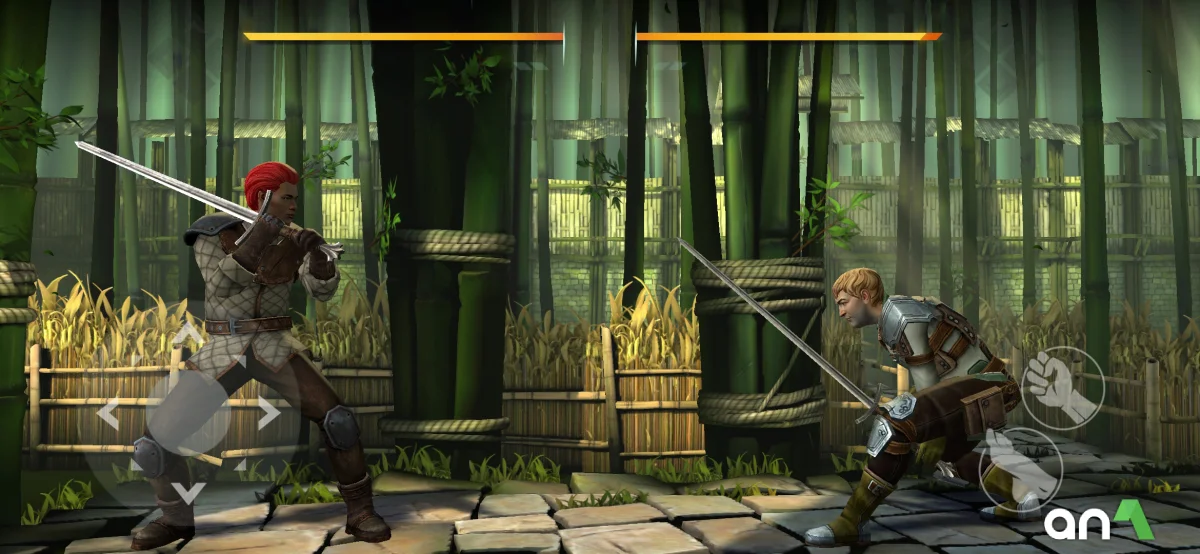Image resolution: width=1200 pixels, height=554 pixels.
Task: Click the joystick's left arrow
Action: click(x=108, y=412)
